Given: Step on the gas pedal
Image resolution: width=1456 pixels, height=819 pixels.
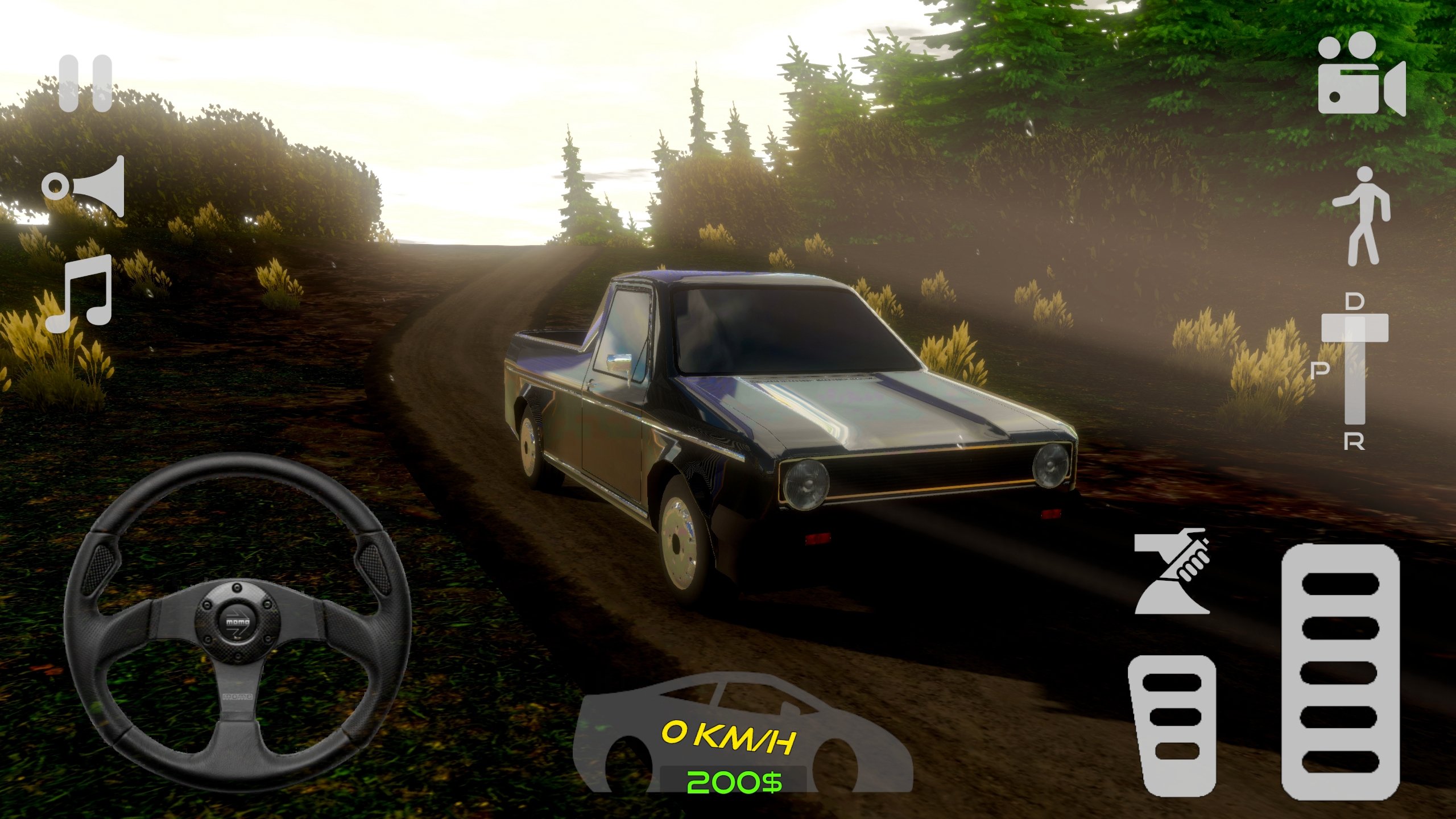Looking at the screenshot, I should click(1340, 672).
